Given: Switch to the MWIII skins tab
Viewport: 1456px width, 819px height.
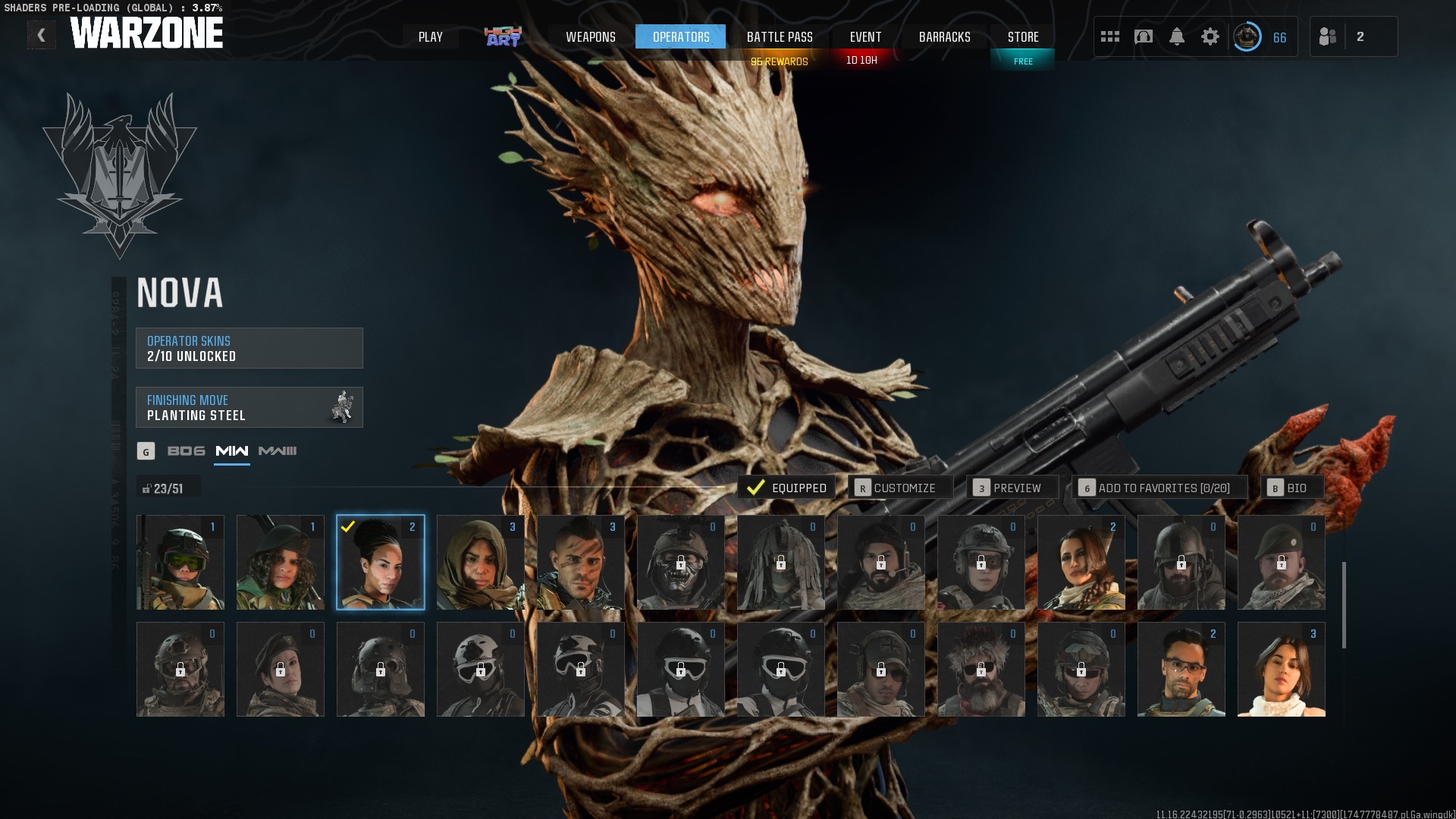Looking at the screenshot, I should coord(279,450).
